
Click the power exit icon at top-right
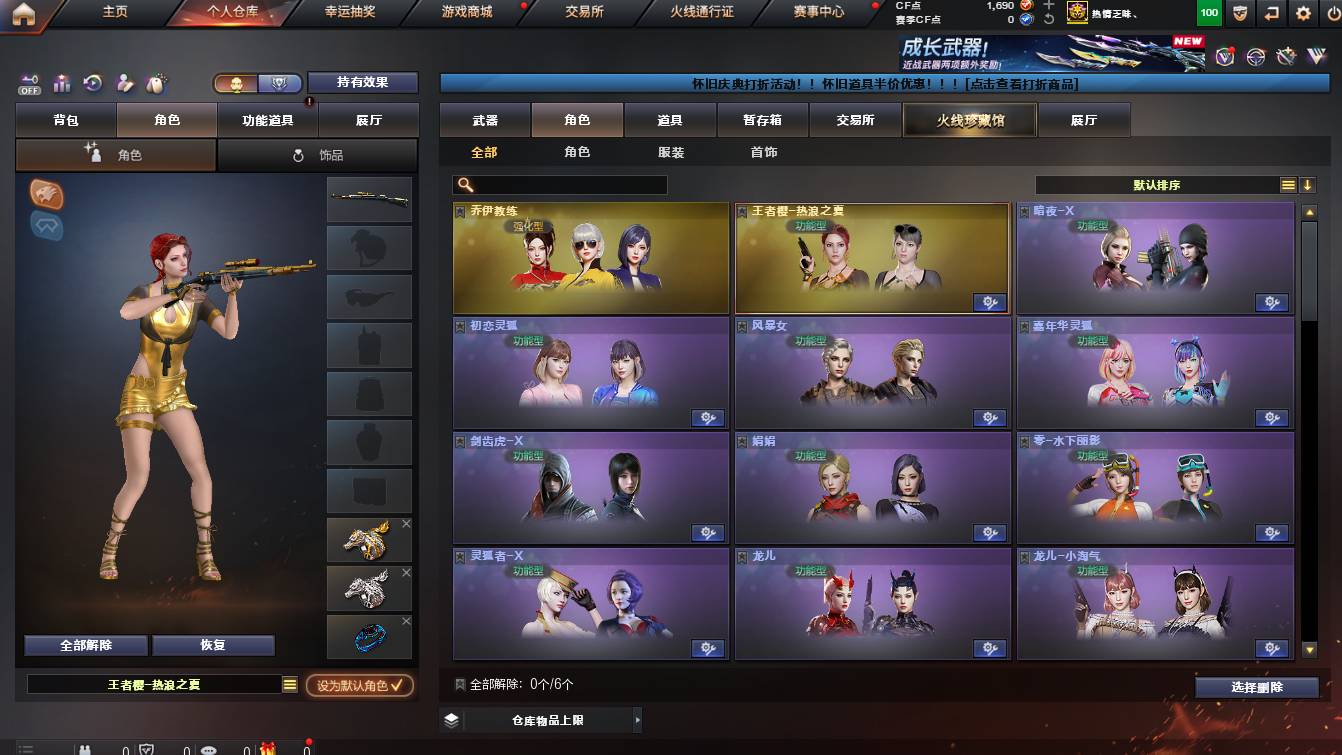click(x=1333, y=13)
